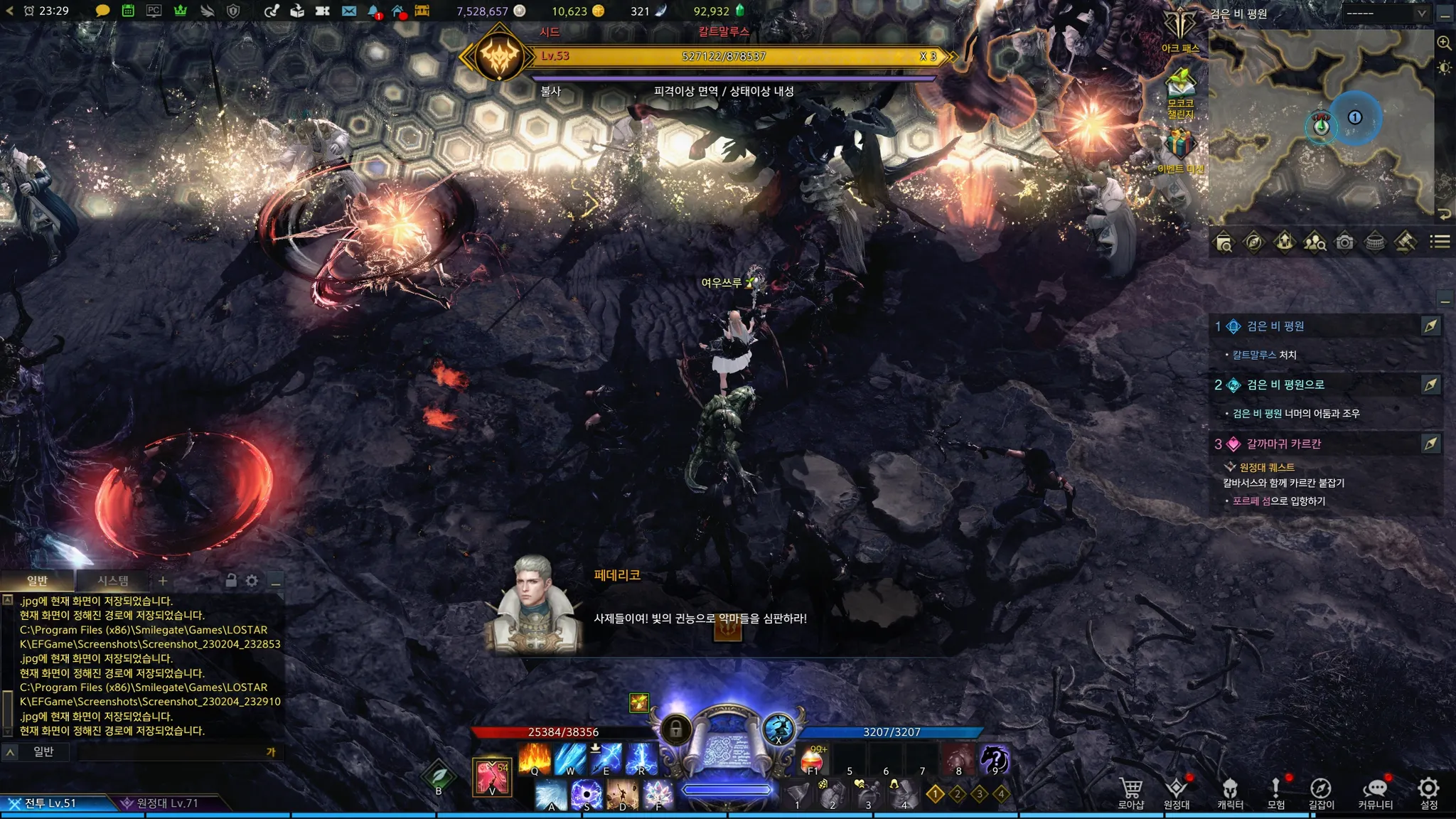Open the 설정 settings gear
Image resolution: width=1456 pixels, height=819 pixels.
1428,791
